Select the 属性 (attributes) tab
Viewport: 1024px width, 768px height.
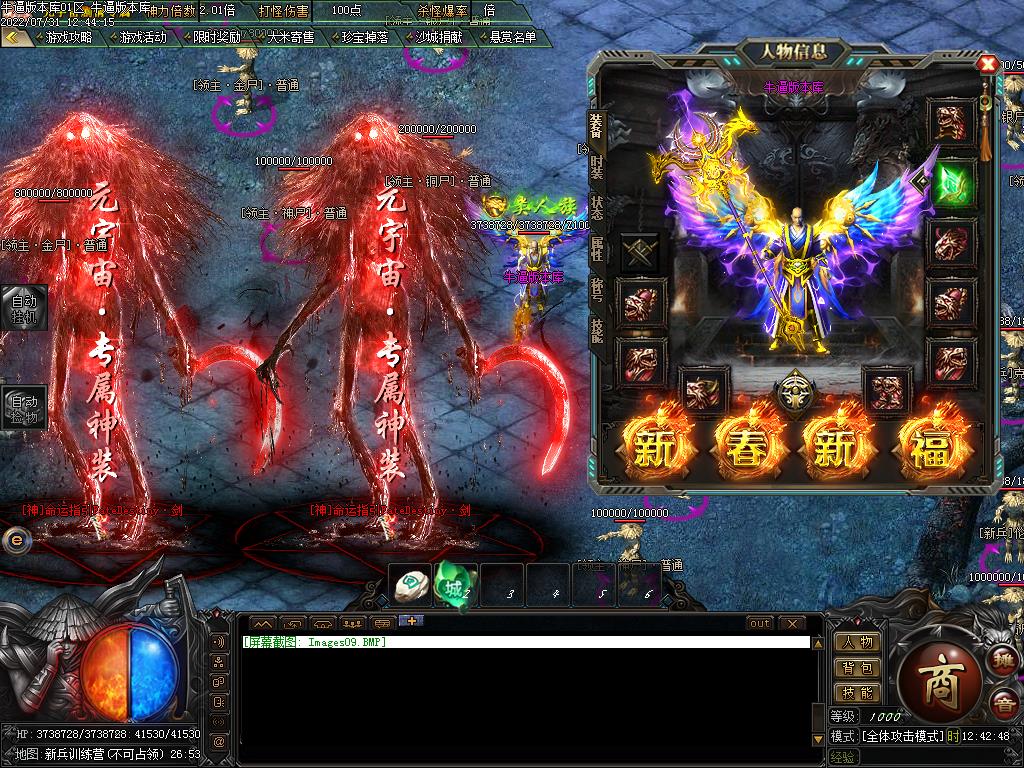[x=597, y=249]
